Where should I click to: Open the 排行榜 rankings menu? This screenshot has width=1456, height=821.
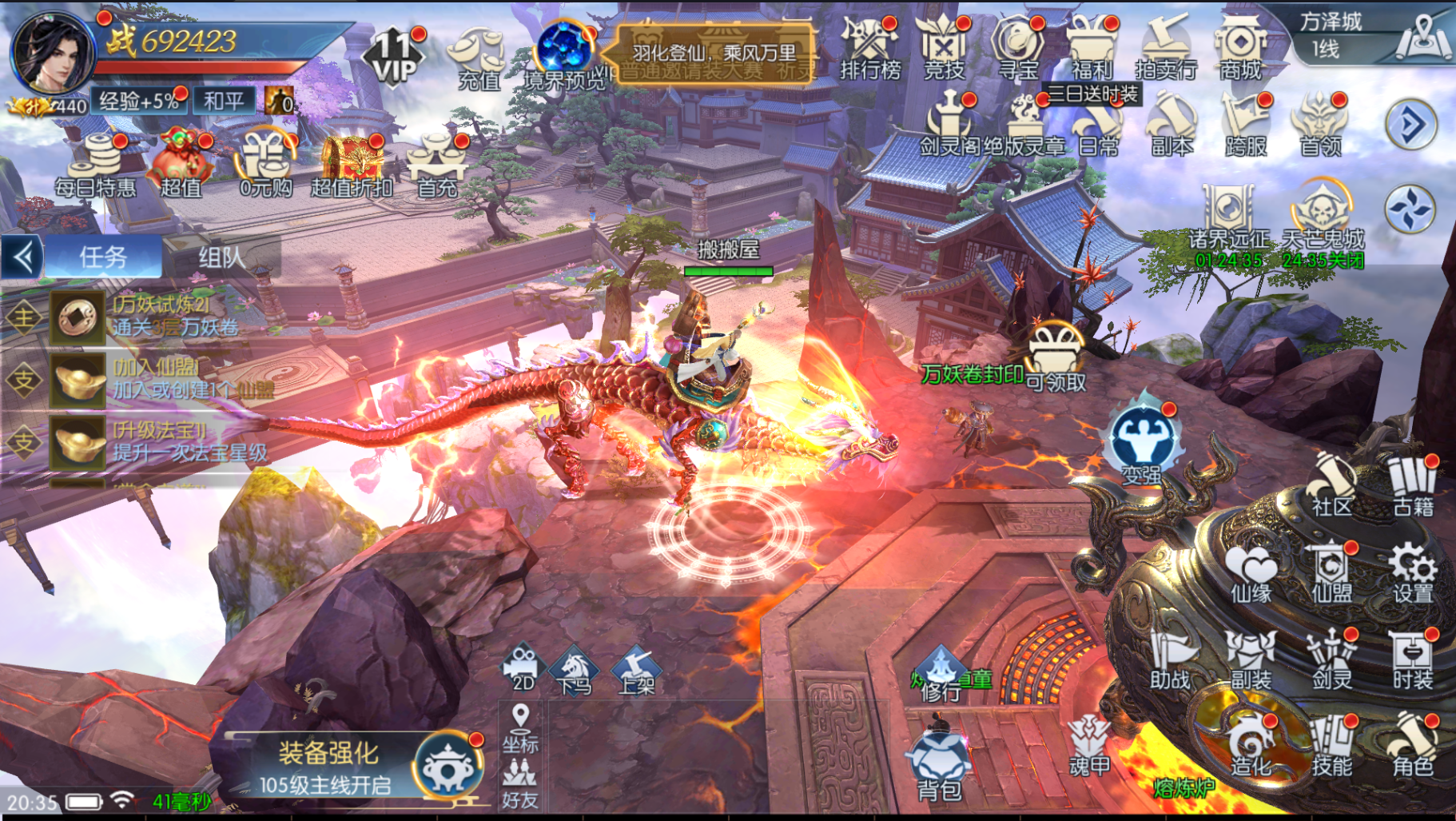click(x=869, y=50)
